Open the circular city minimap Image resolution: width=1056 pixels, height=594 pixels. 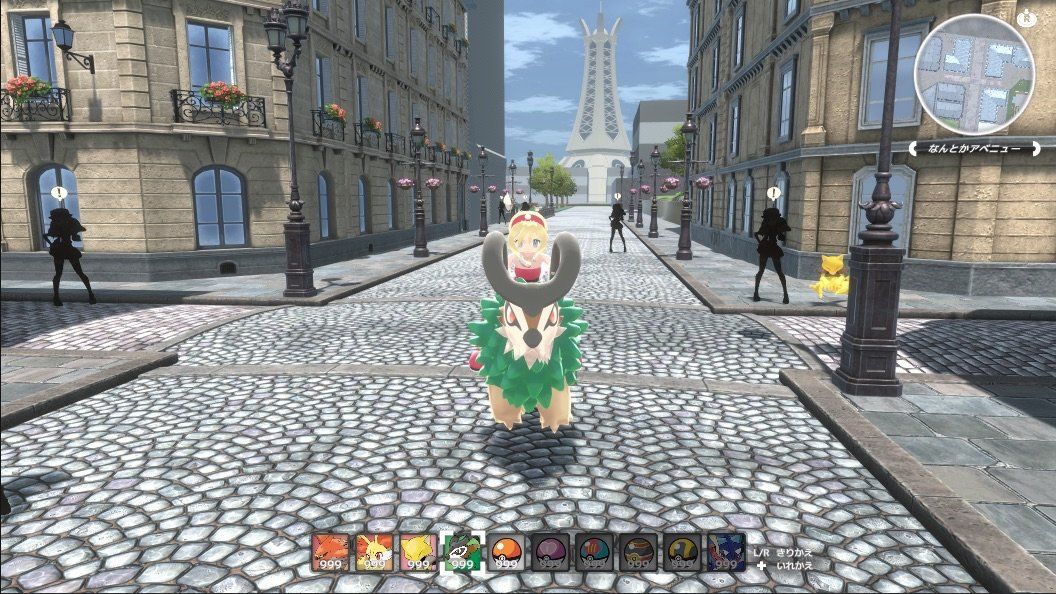pyautogui.click(x=973, y=75)
